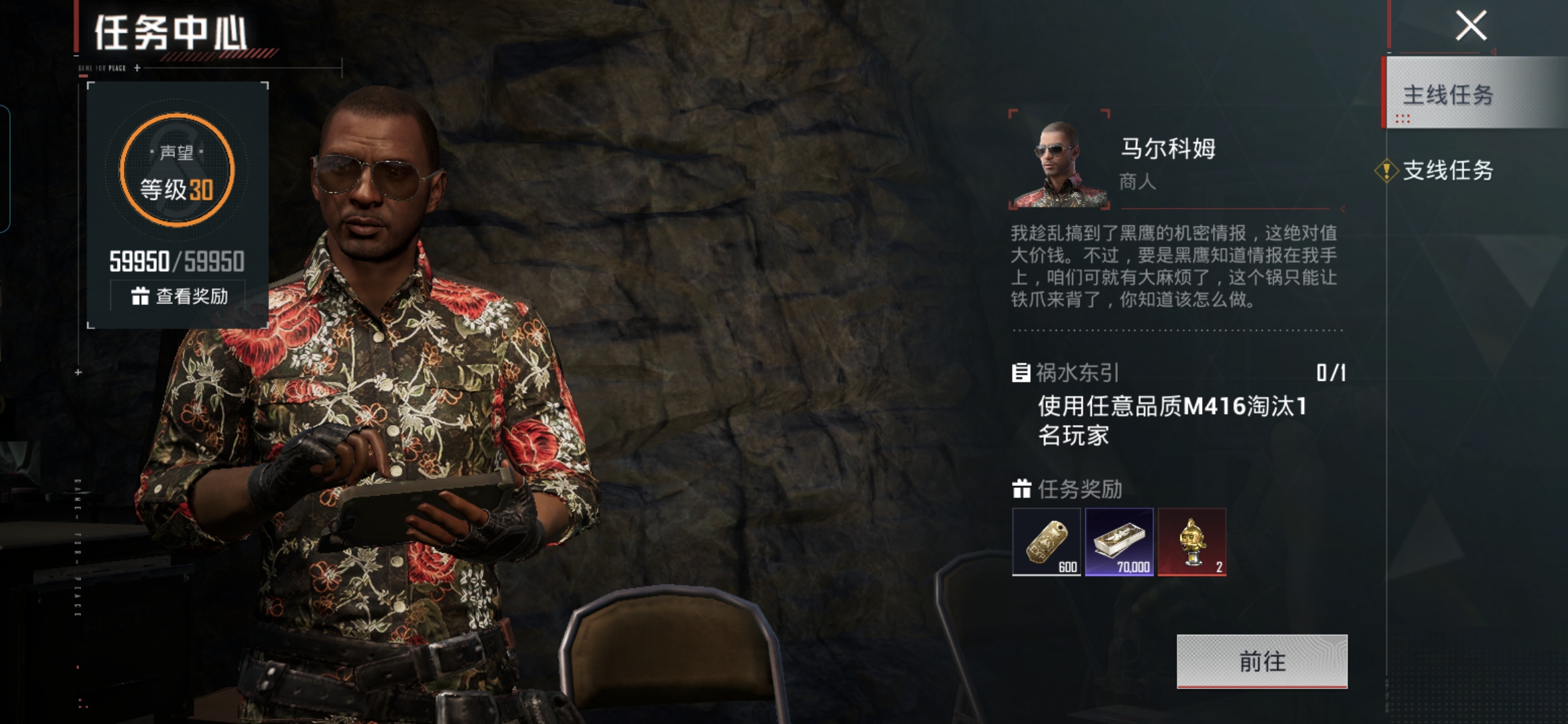The height and width of the screenshot is (724, 1568).
Task: Select the 600 dog tag reward
Action: [1046, 542]
